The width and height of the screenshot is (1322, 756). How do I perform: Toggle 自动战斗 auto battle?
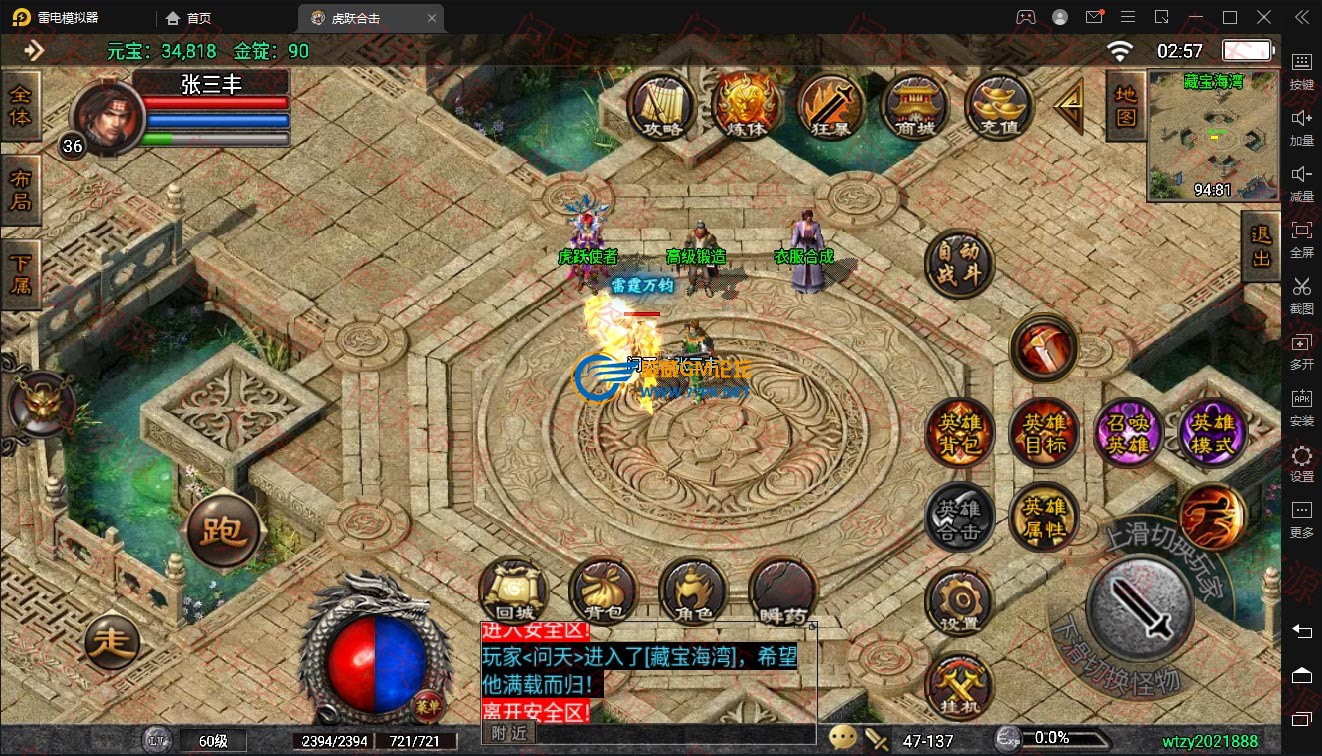click(959, 262)
